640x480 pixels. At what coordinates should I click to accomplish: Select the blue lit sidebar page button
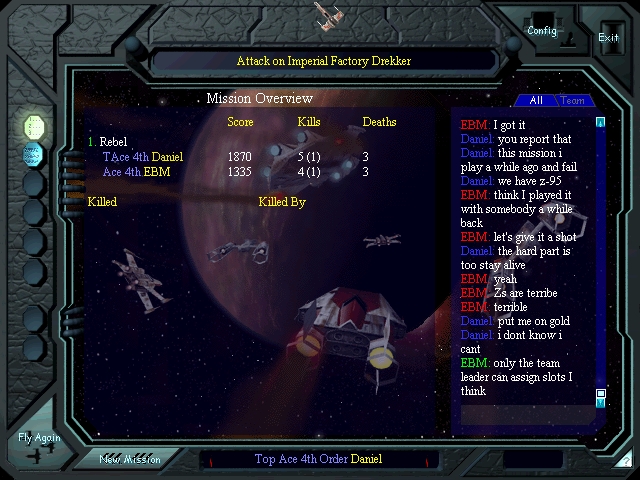pos(34,154)
